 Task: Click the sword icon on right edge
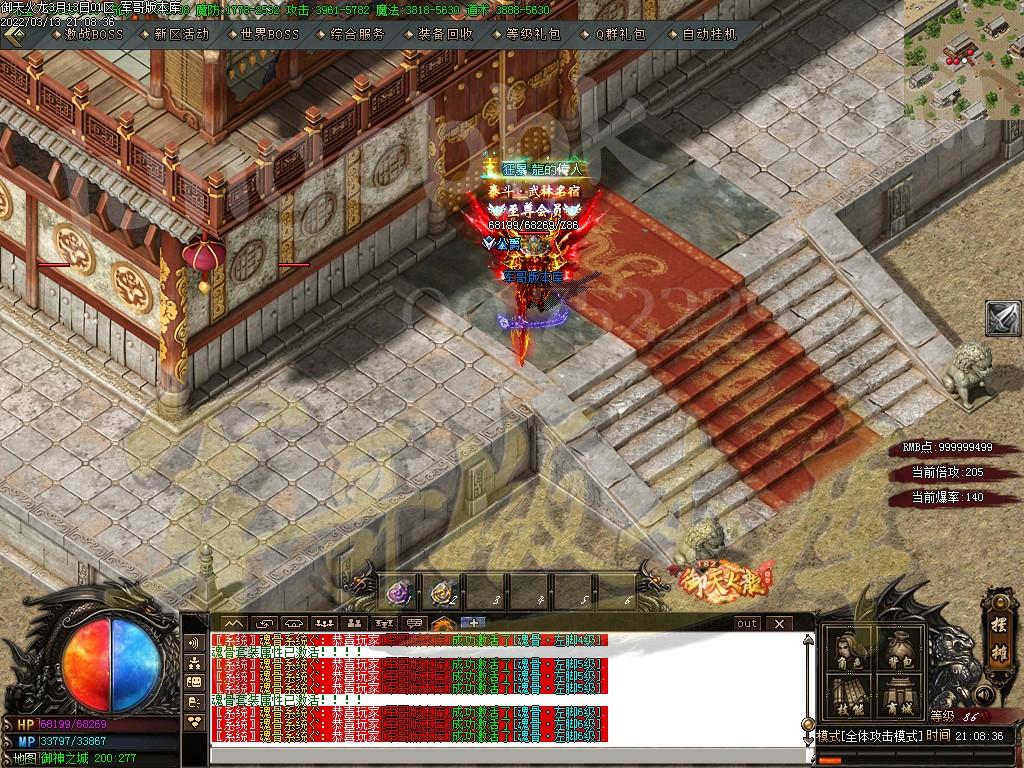coord(1003,318)
